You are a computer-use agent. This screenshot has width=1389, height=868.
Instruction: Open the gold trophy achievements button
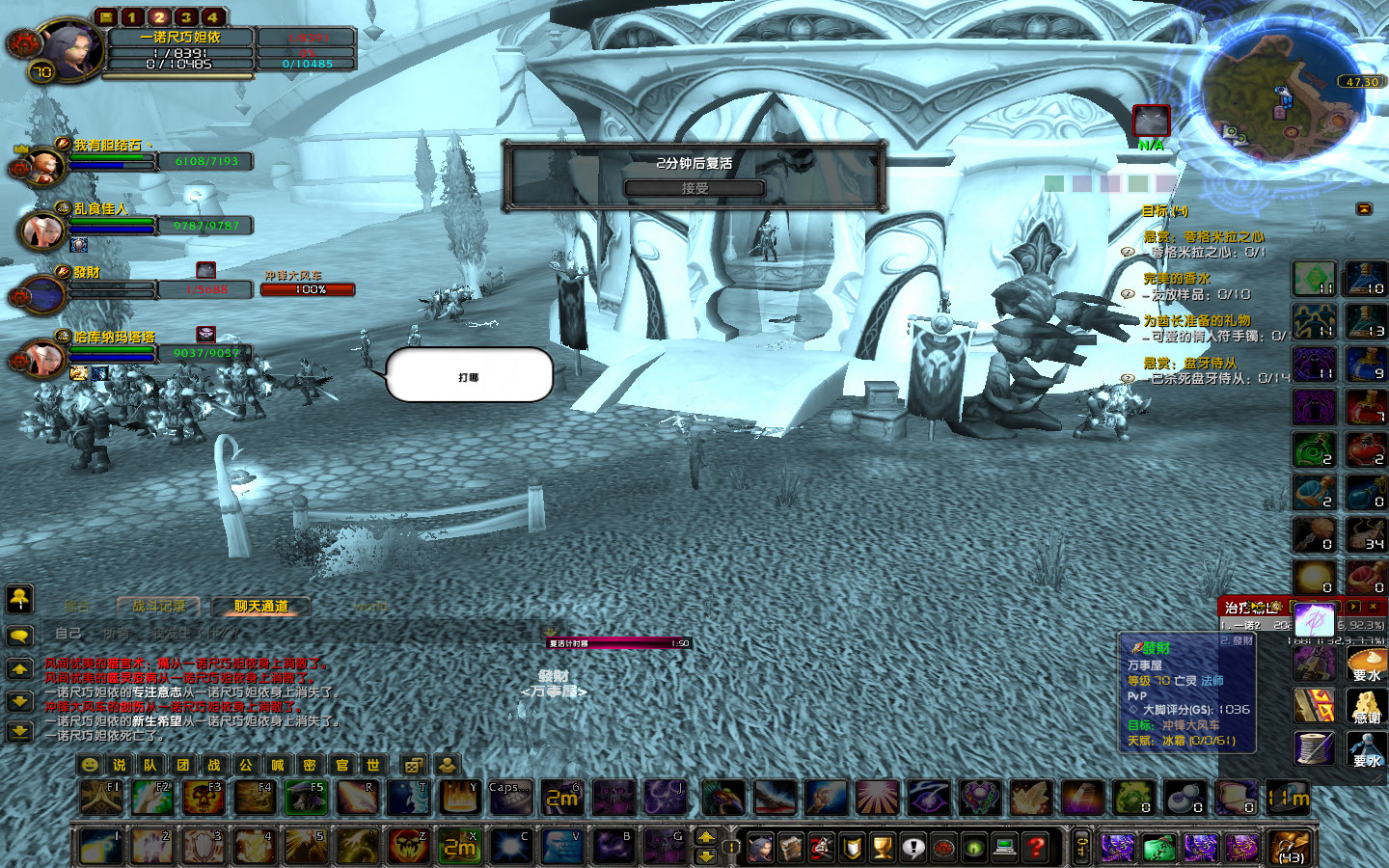(882, 848)
